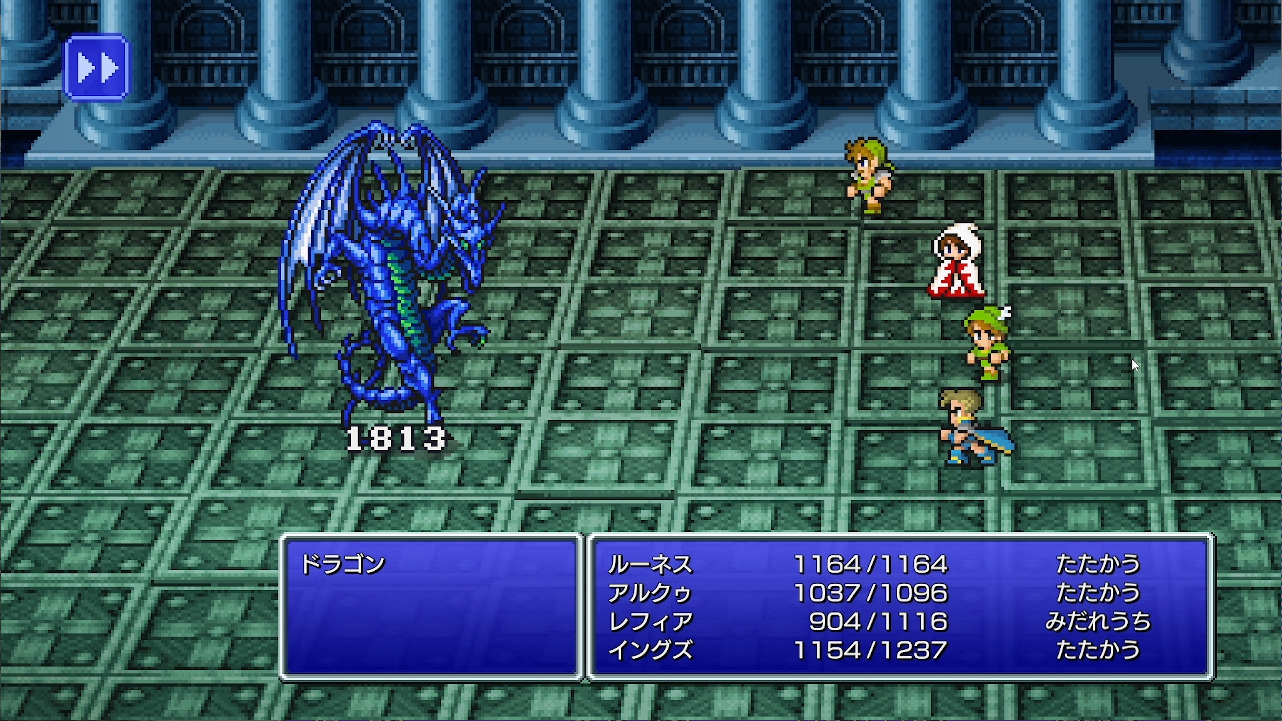Click Refia's green-clad sprite
The image size is (1282, 721).
click(x=985, y=345)
